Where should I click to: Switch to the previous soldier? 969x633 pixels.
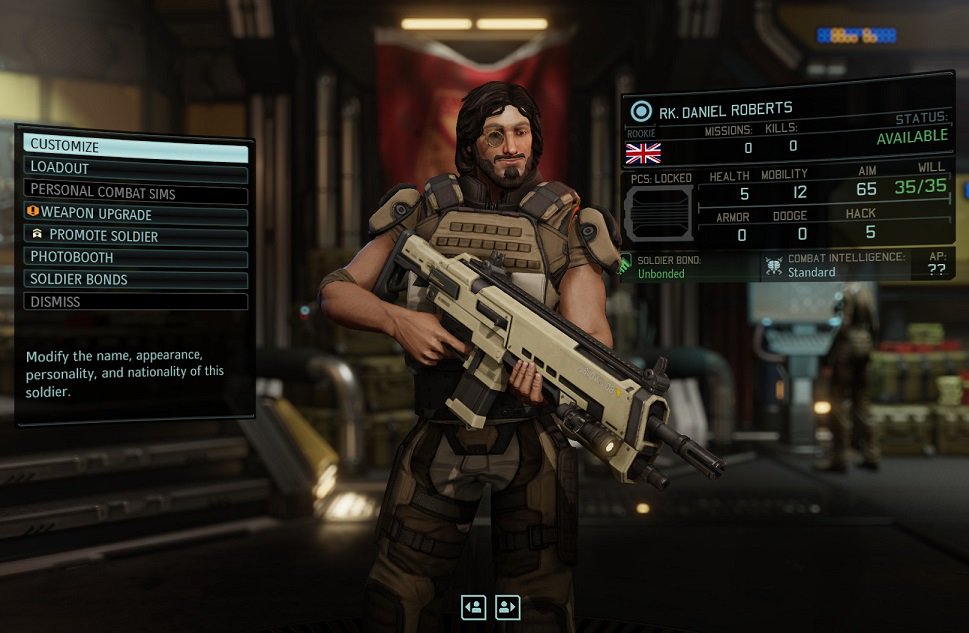pos(474,606)
